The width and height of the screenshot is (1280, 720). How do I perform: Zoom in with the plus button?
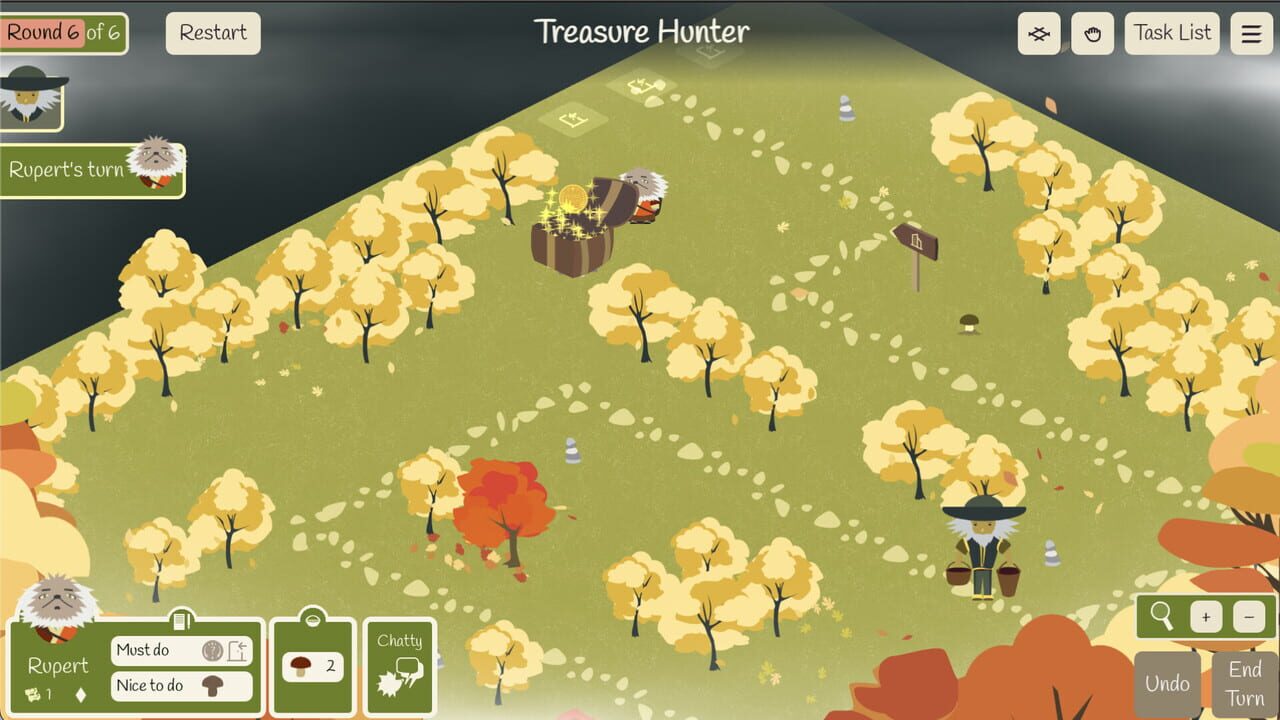(1205, 617)
